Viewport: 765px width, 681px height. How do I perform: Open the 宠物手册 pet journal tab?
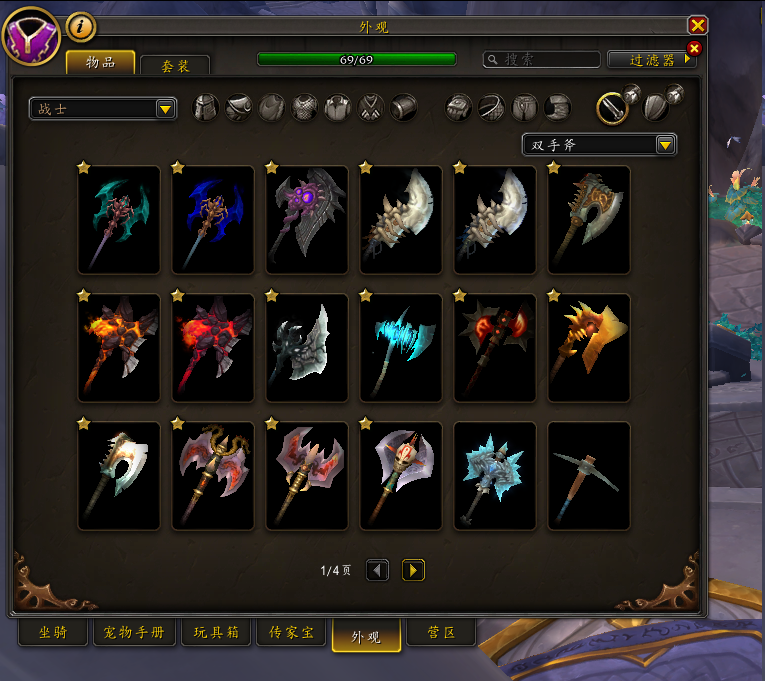tap(134, 633)
